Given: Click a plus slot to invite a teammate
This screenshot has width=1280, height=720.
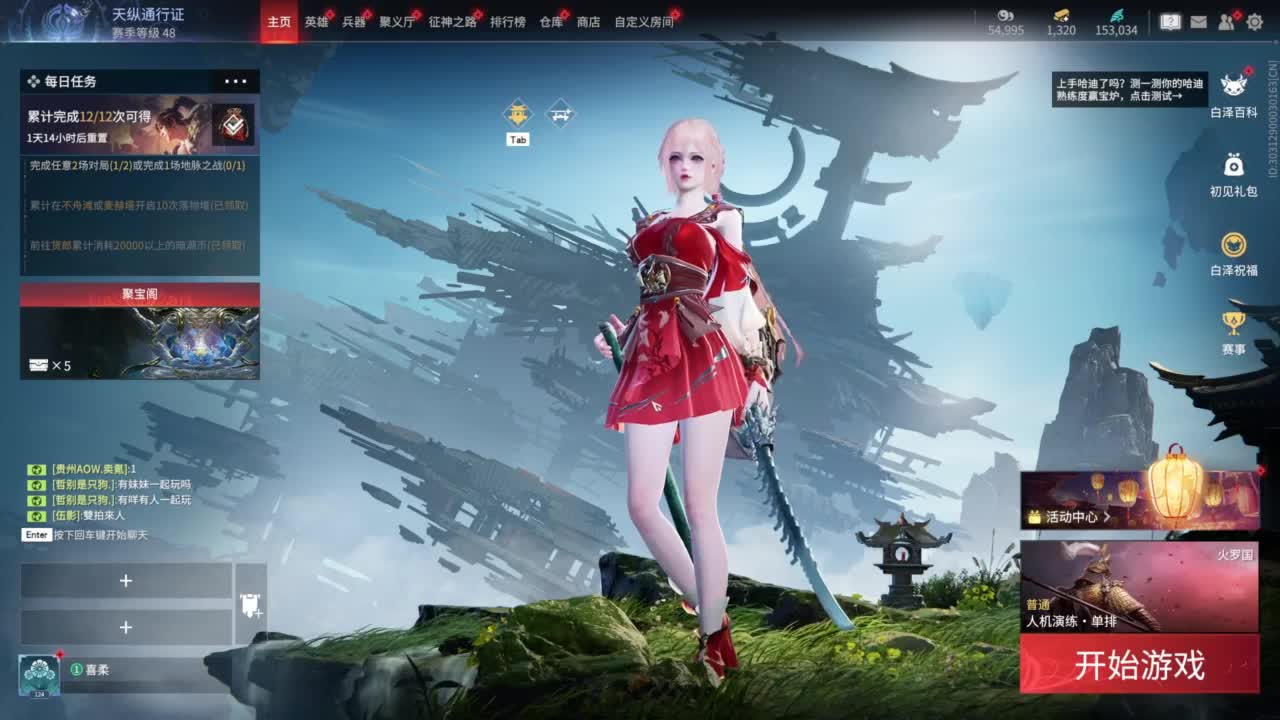Looking at the screenshot, I should tap(125, 581).
